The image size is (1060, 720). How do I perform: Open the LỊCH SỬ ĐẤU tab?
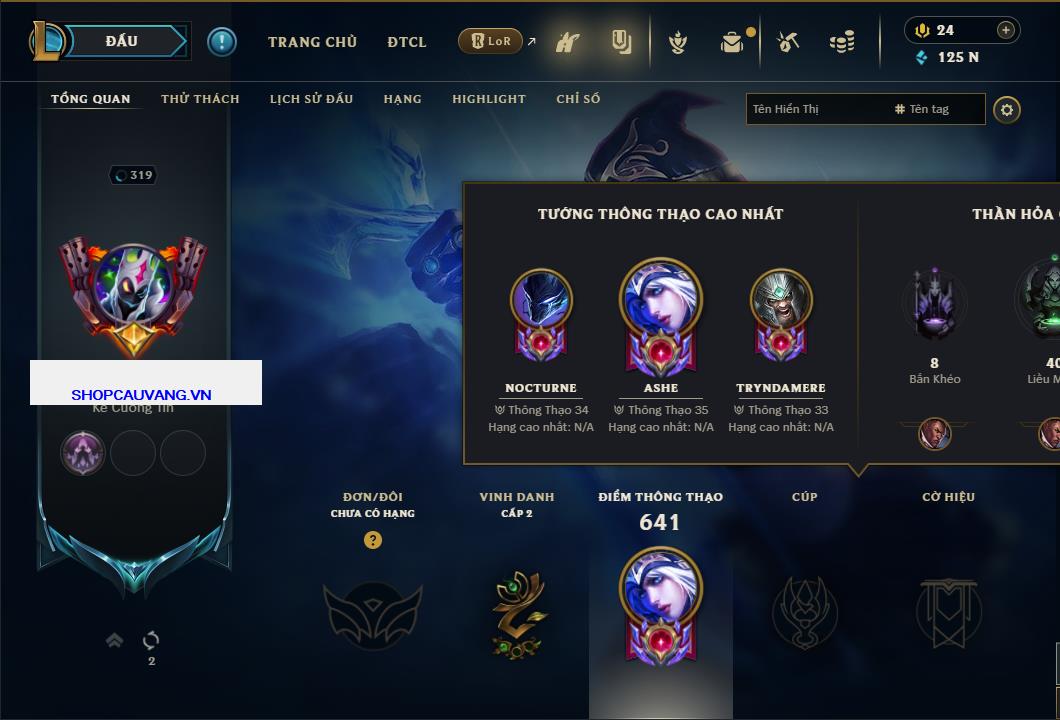[x=311, y=99]
